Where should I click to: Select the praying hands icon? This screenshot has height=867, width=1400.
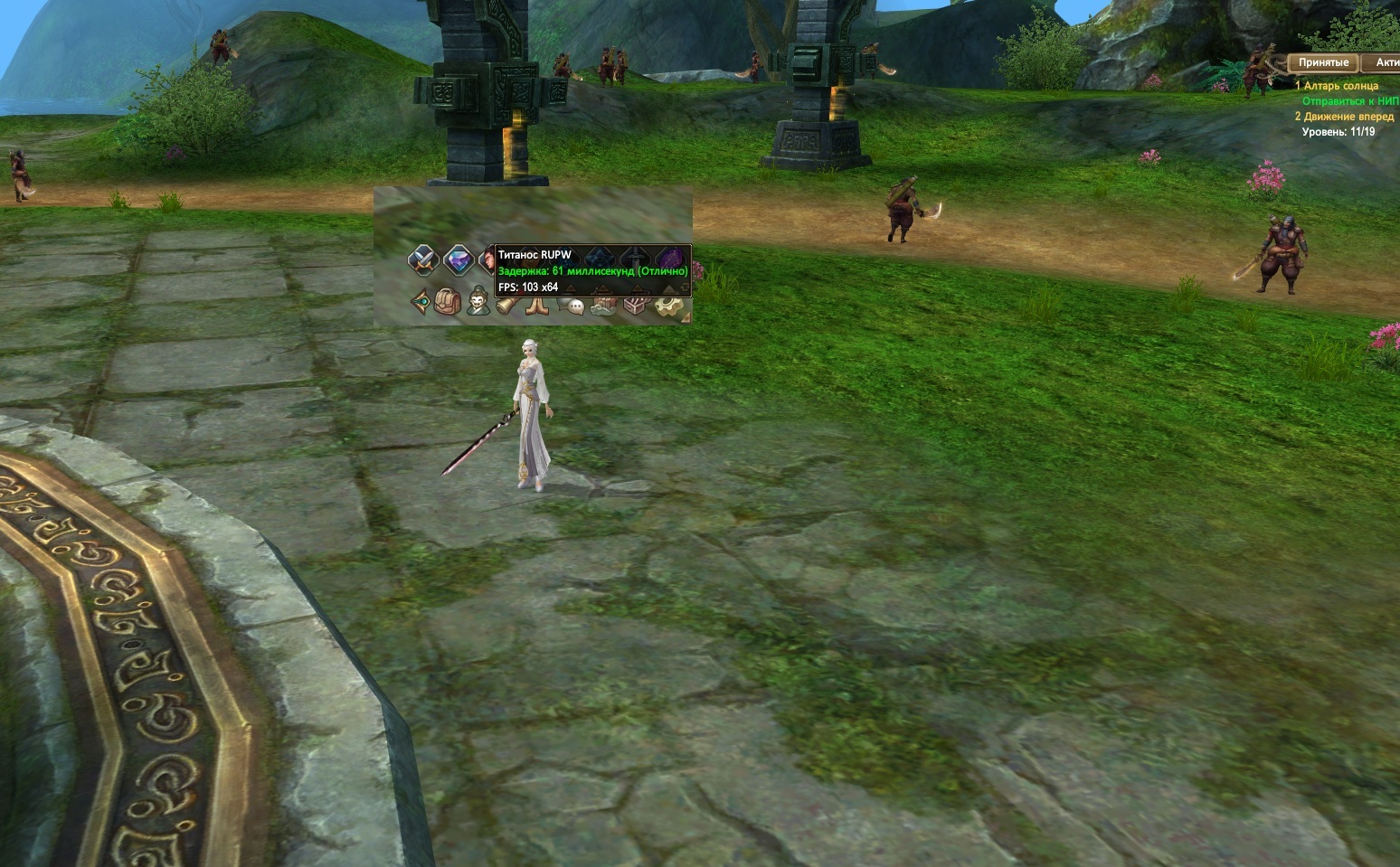click(537, 305)
